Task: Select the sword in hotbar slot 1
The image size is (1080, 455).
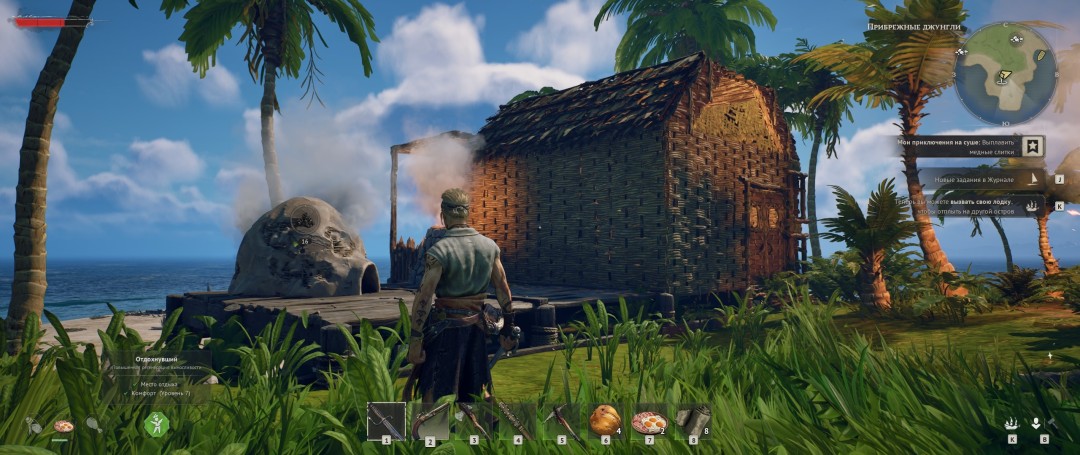Action: coord(386,421)
